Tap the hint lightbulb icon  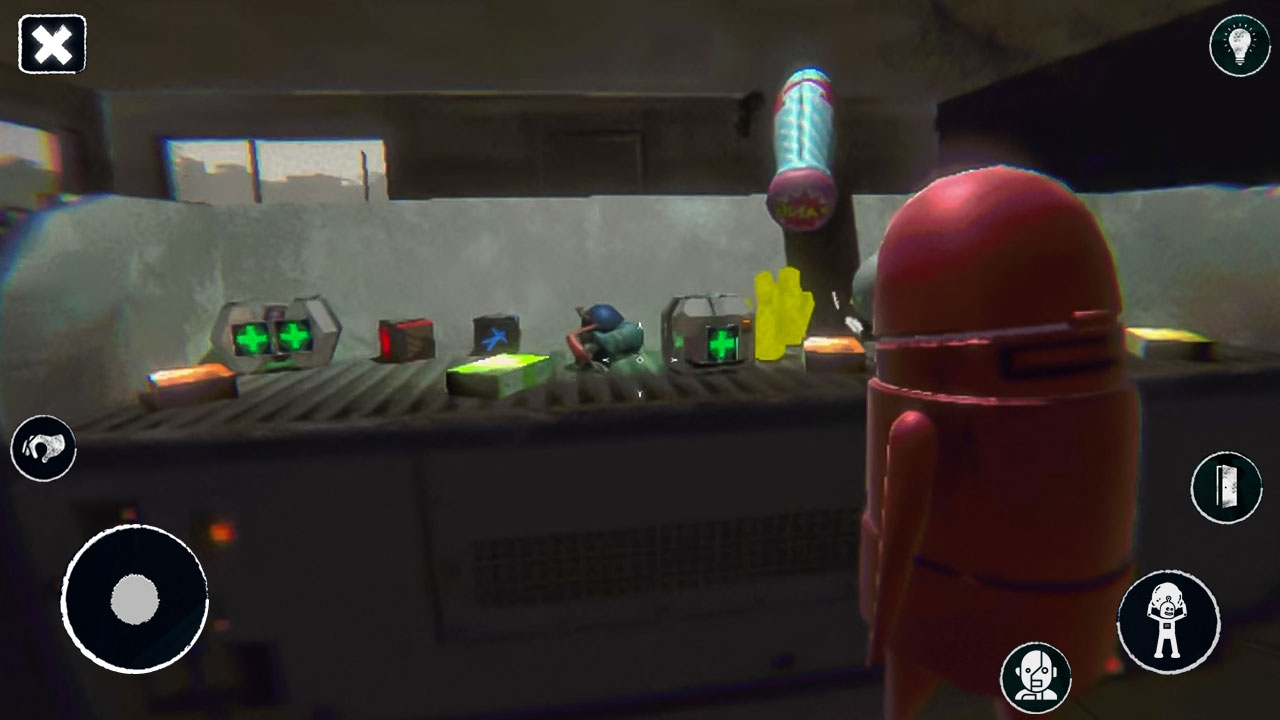point(1237,44)
